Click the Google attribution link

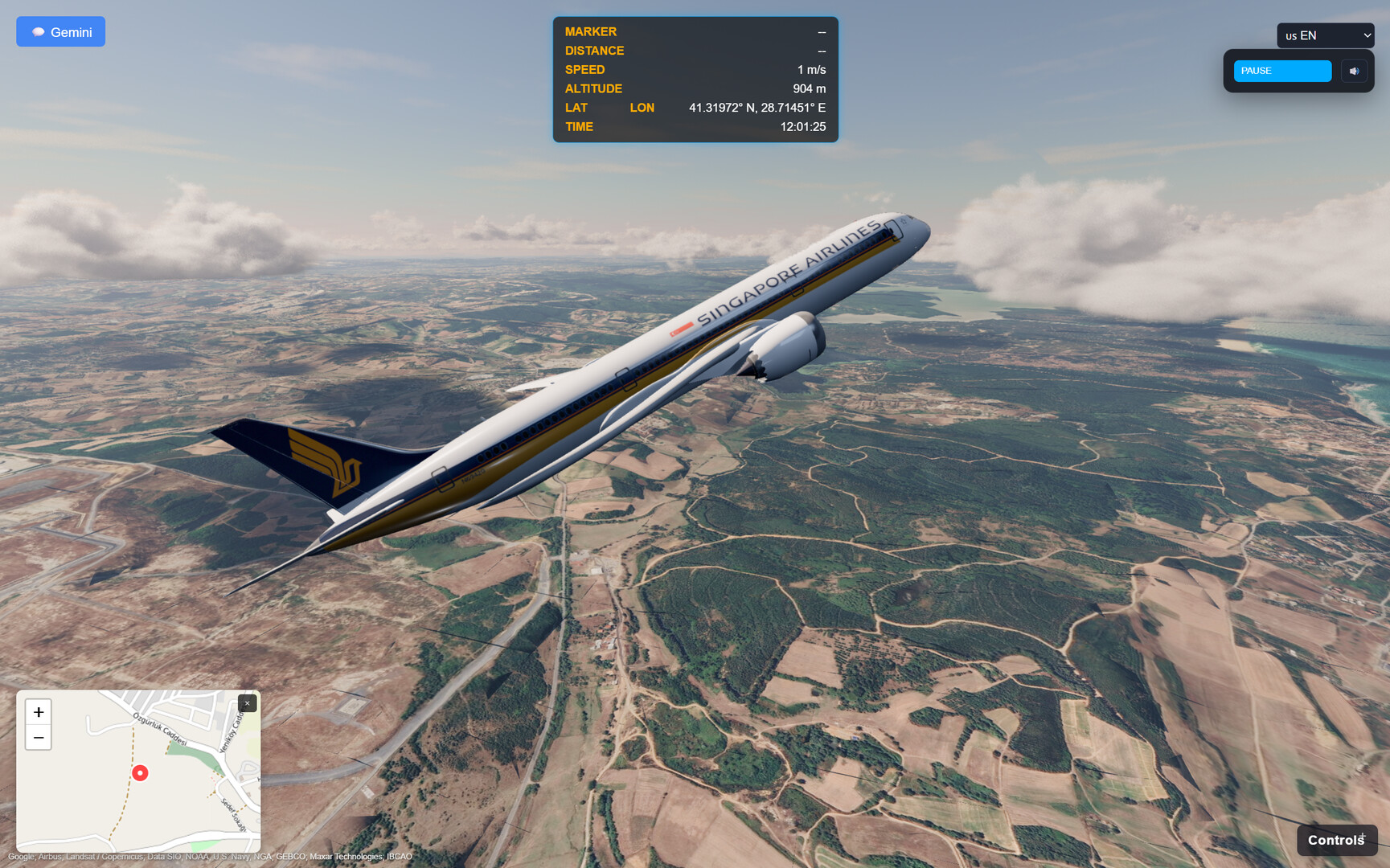point(23,857)
